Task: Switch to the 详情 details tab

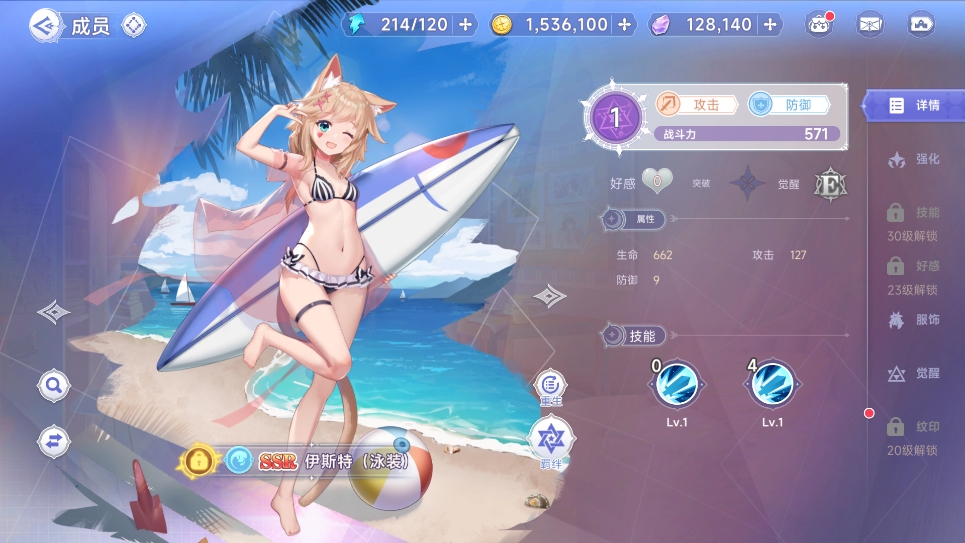Action: (915, 105)
